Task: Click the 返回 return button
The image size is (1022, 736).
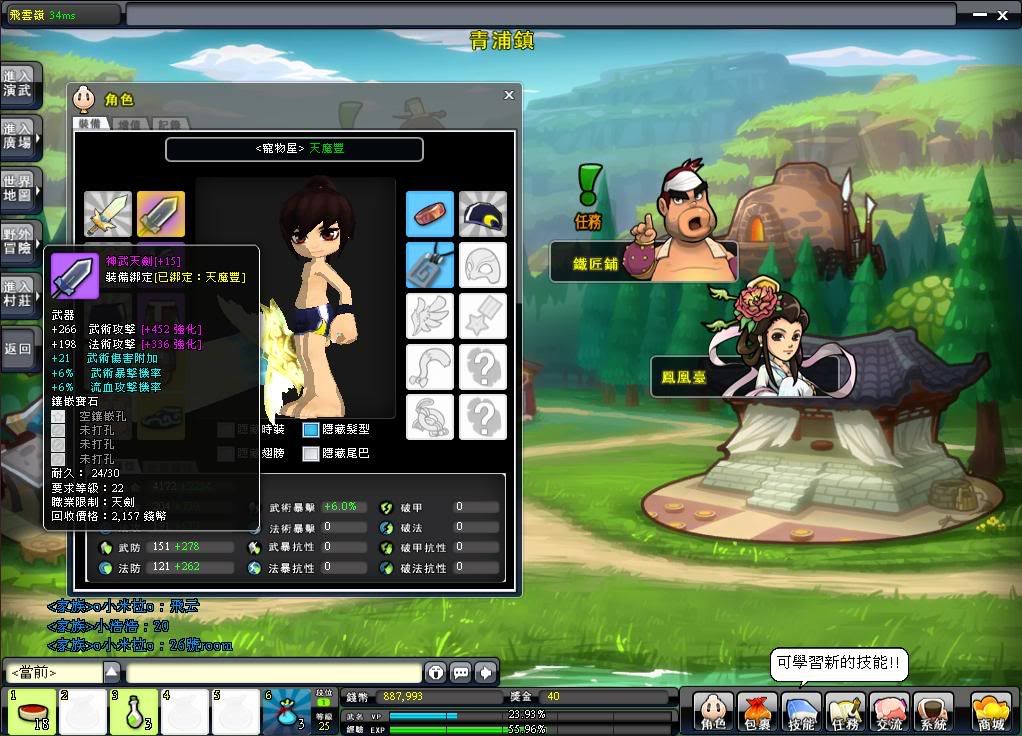Action: 19,349
